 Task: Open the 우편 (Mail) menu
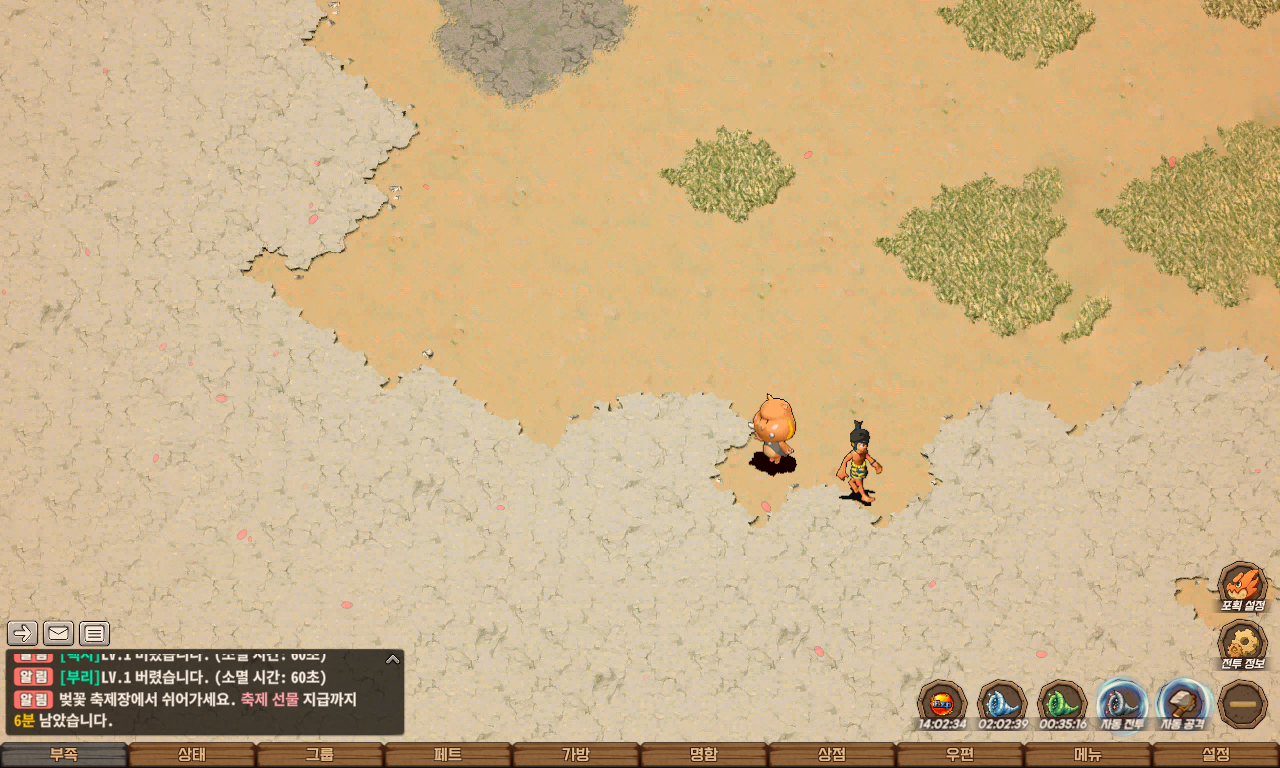coord(960,755)
